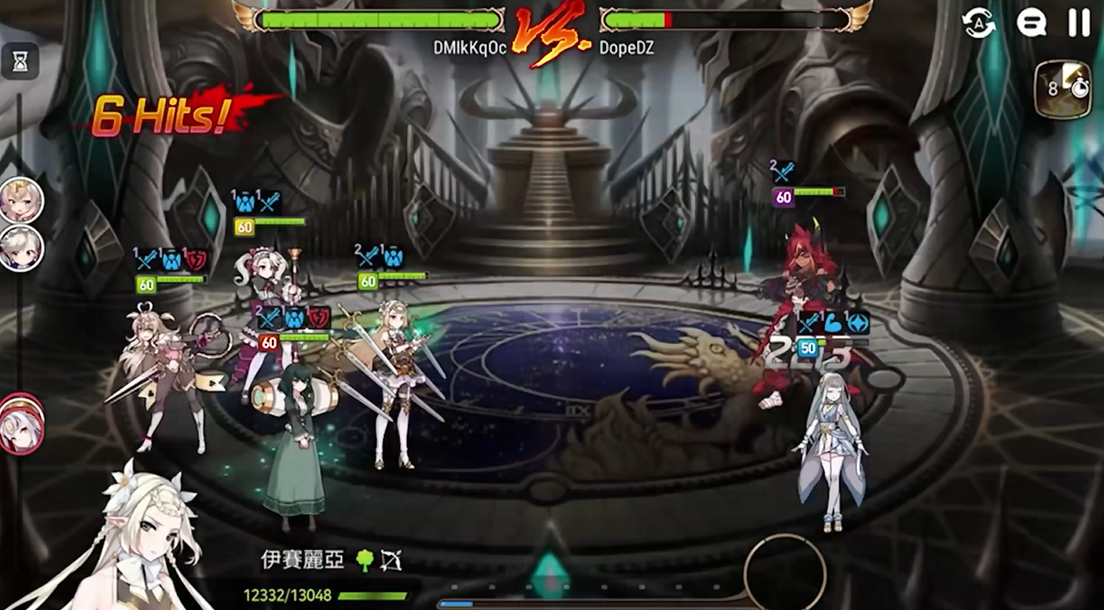
Task: Click the hourglass turn order icon
Action: coord(20,62)
